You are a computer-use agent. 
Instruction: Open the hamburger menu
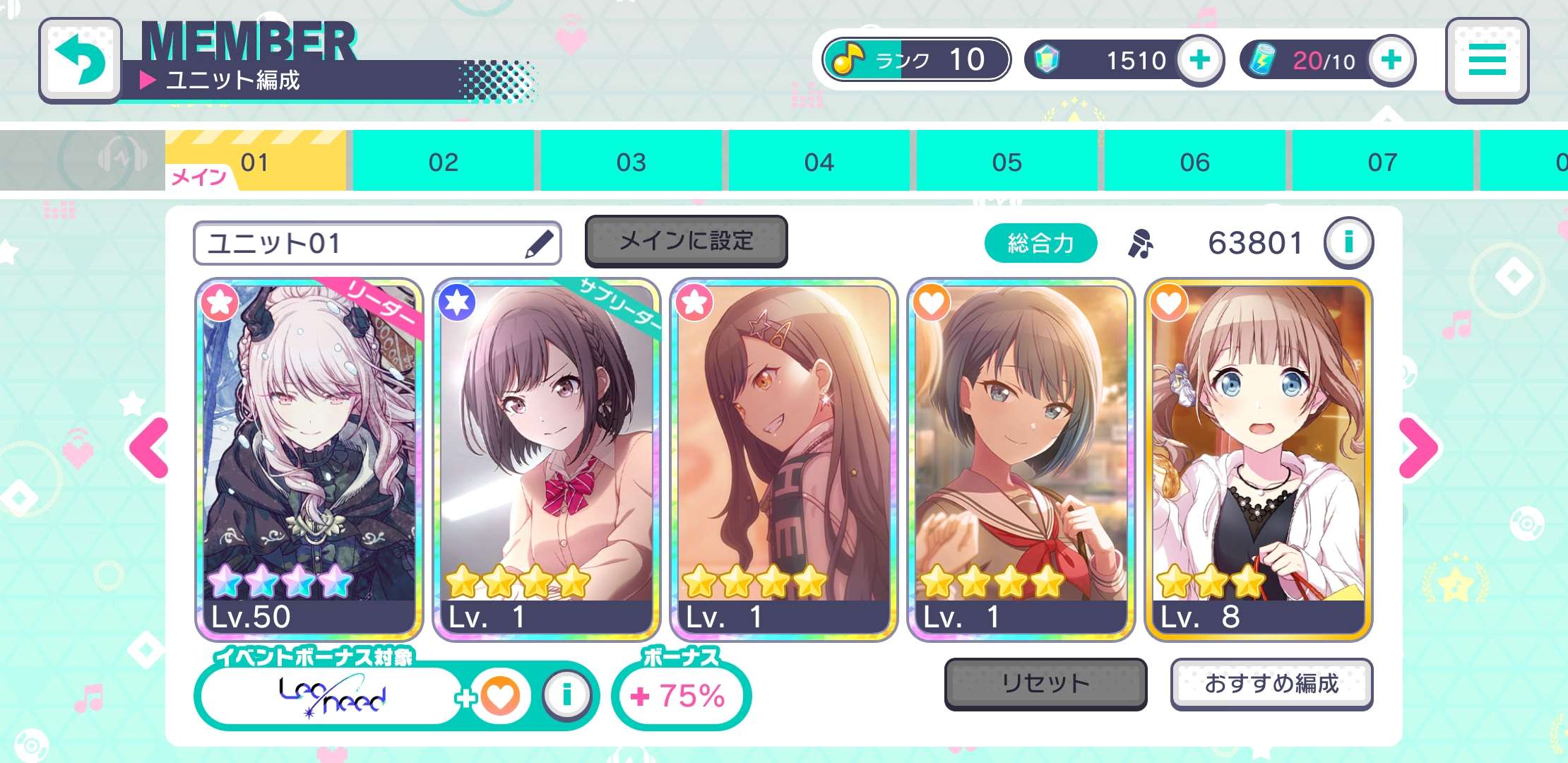tap(1486, 60)
